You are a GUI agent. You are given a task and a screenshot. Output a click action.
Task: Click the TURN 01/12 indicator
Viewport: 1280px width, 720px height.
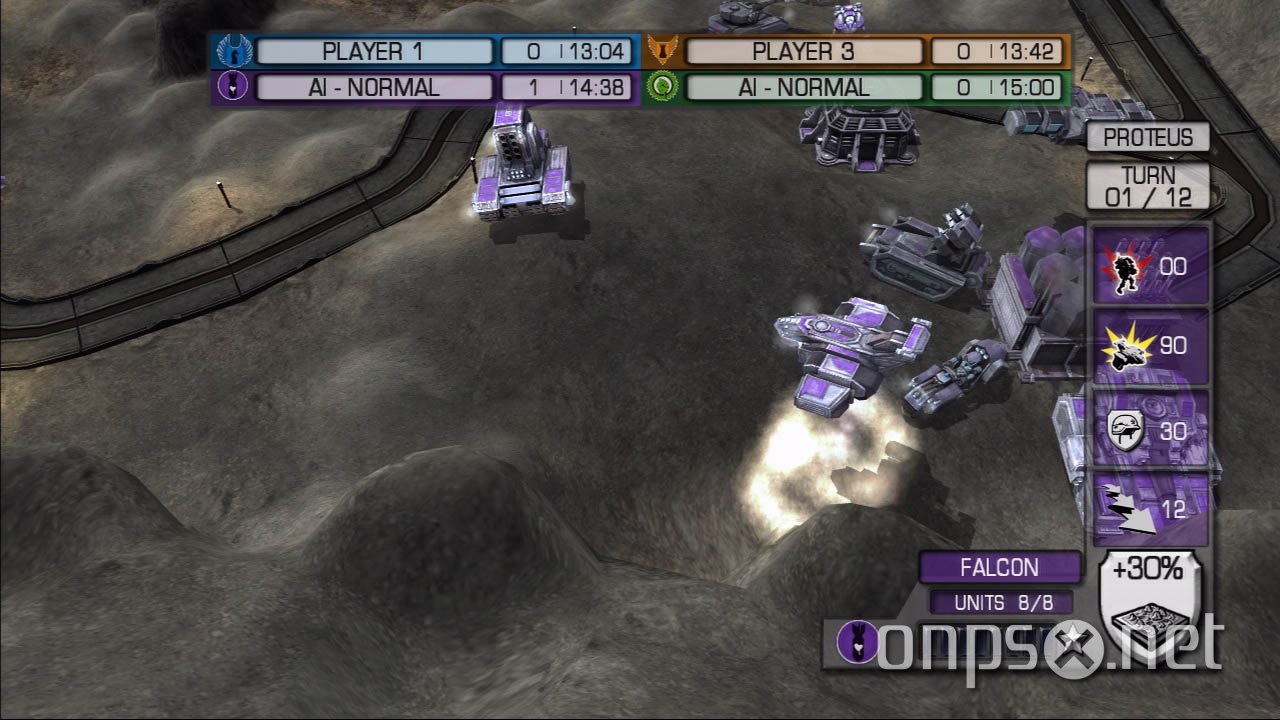point(1148,184)
